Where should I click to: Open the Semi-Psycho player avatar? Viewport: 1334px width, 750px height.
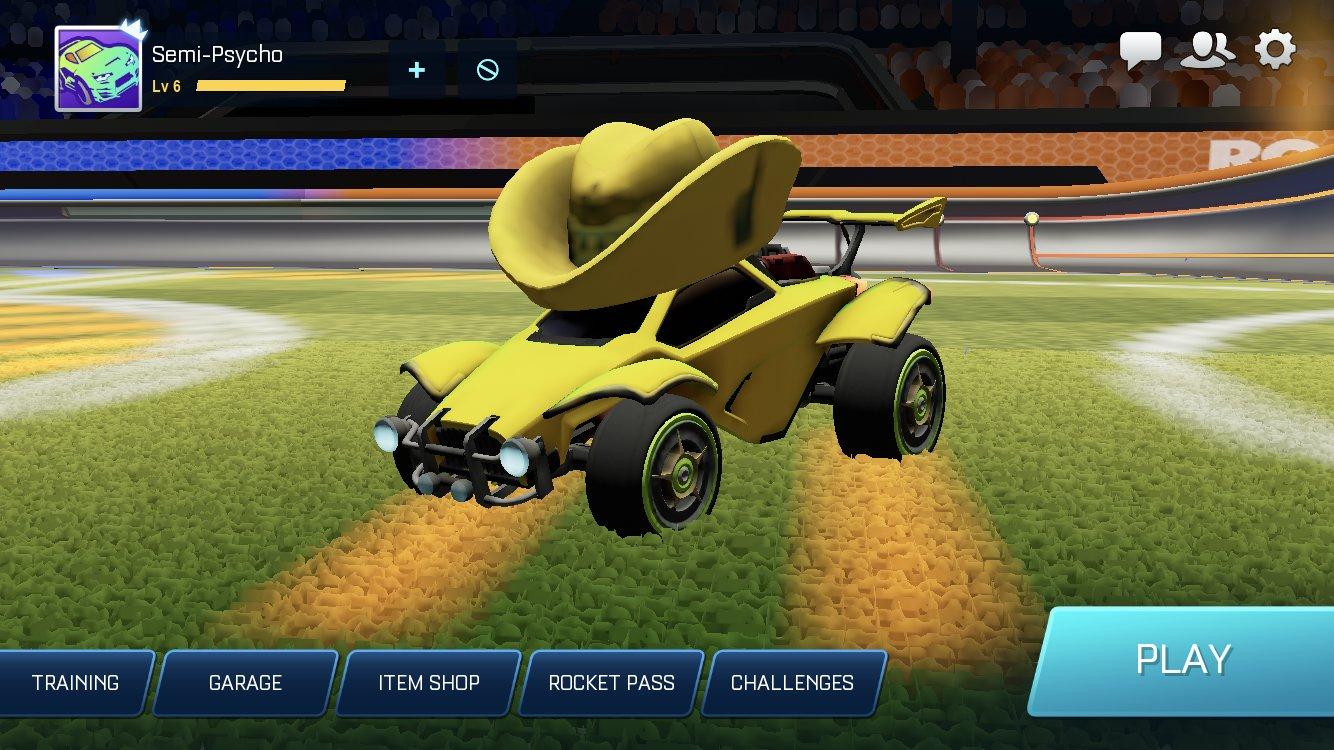(97, 68)
